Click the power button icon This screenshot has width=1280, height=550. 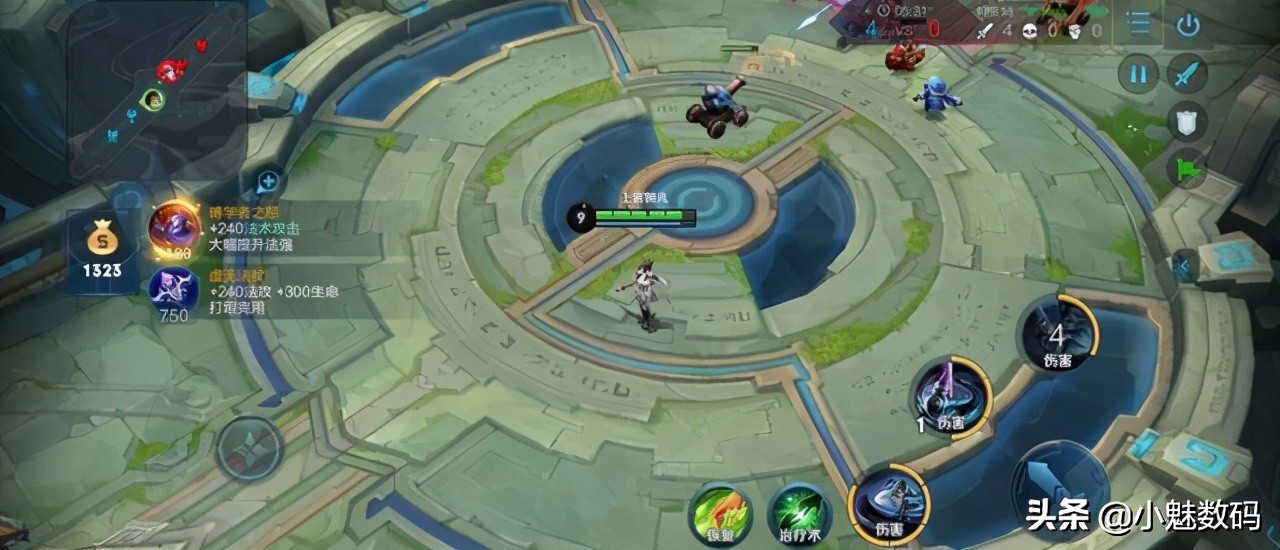tap(1188, 25)
